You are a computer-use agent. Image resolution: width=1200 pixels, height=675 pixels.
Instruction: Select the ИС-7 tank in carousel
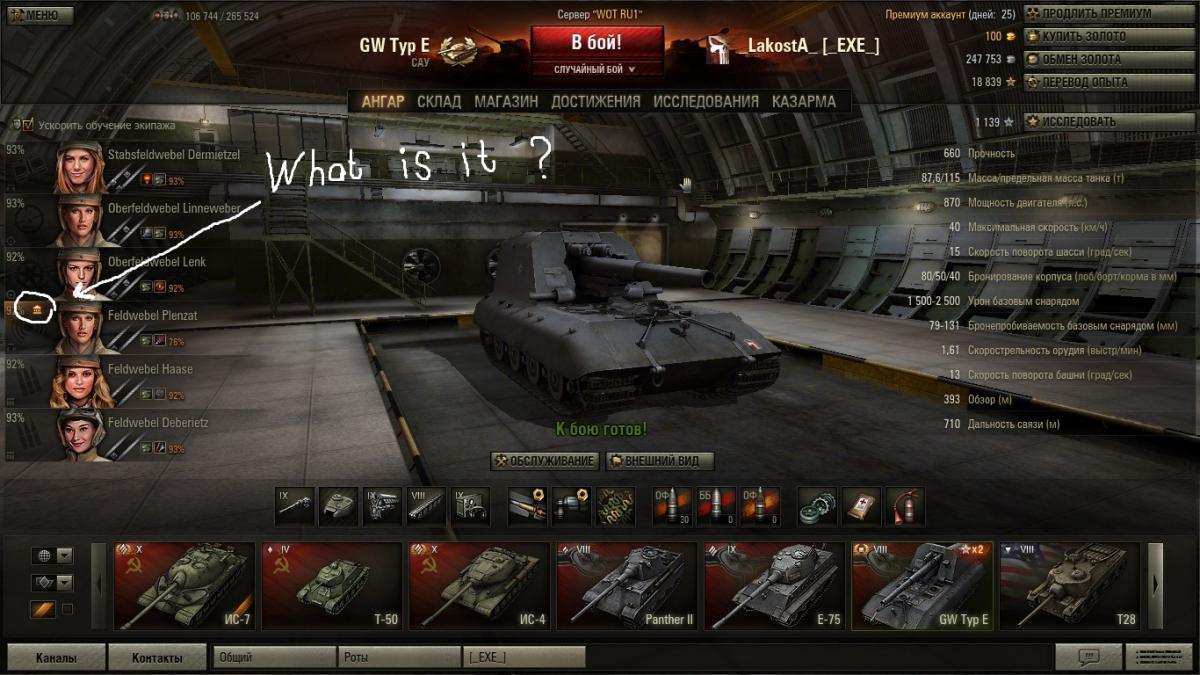click(x=183, y=586)
